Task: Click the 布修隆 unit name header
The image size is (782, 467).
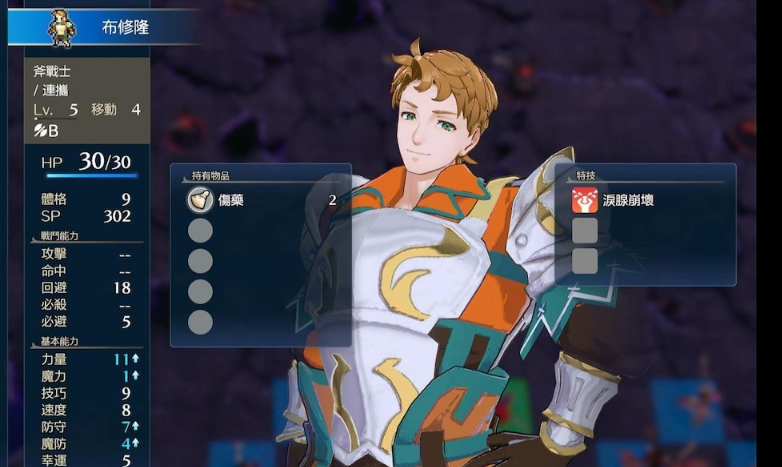Action: point(124,27)
